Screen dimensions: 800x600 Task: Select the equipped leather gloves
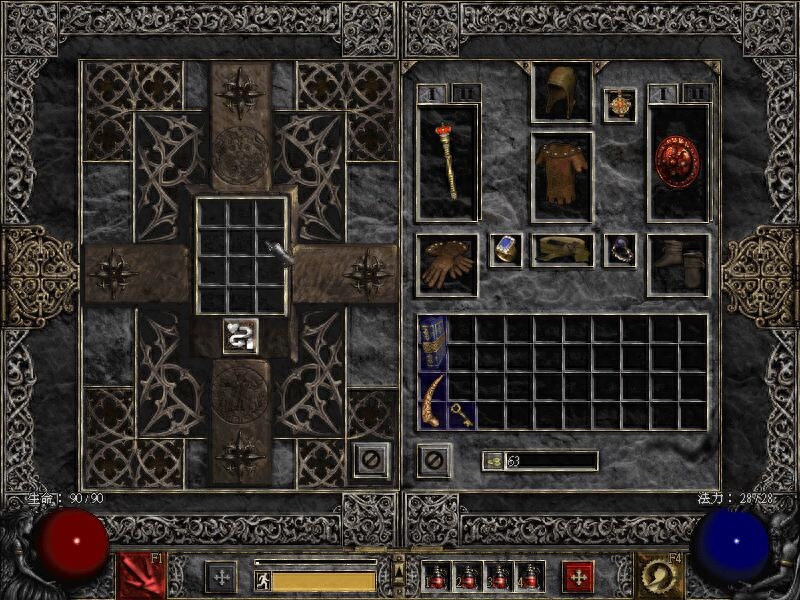446,265
